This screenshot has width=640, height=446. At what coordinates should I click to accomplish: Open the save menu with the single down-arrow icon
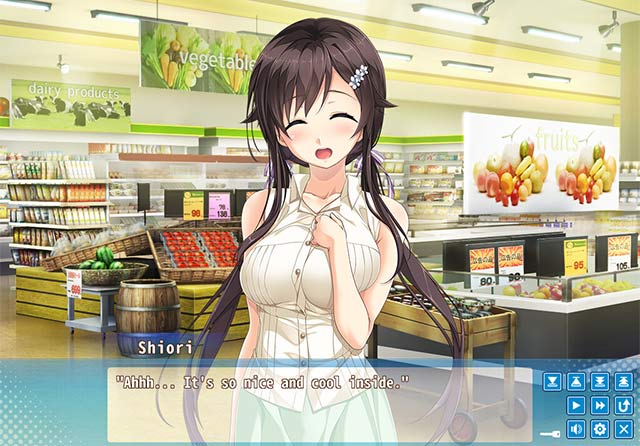coord(552,381)
